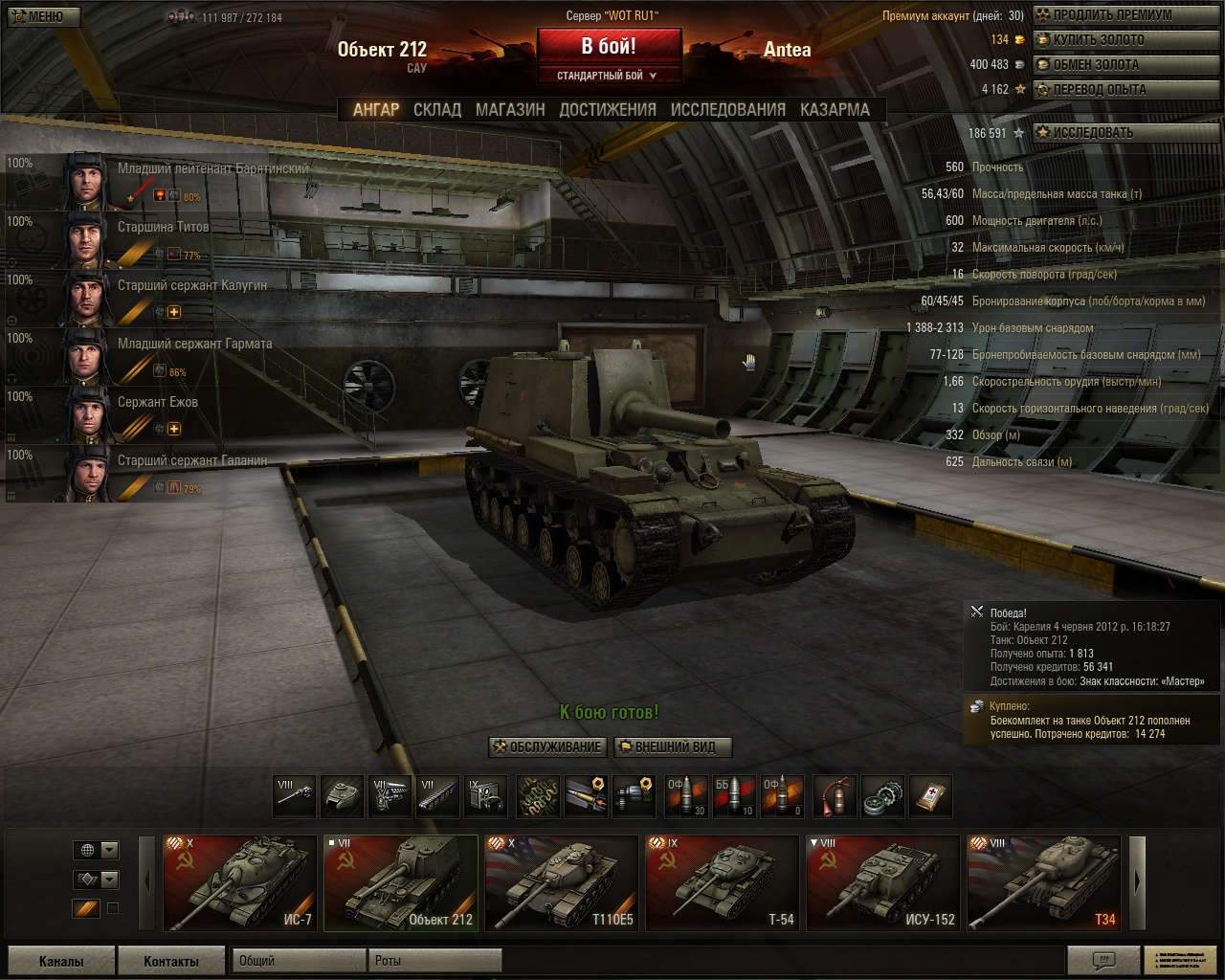
Task: Show the ДОСТИЖЕНИЯ tab
Action: point(608,110)
